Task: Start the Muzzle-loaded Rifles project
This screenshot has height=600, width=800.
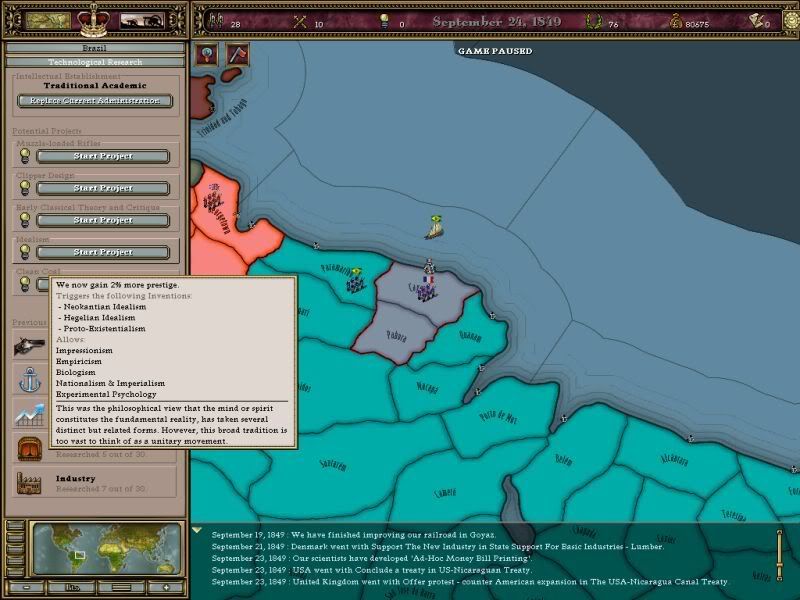Action: click(x=103, y=156)
